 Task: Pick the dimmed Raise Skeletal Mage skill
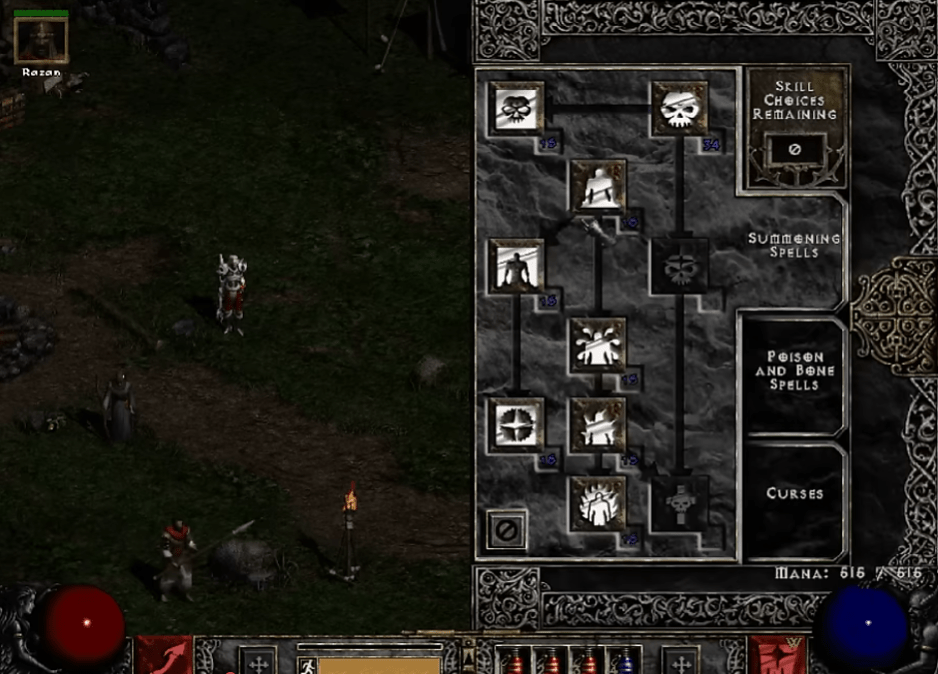tap(679, 265)
